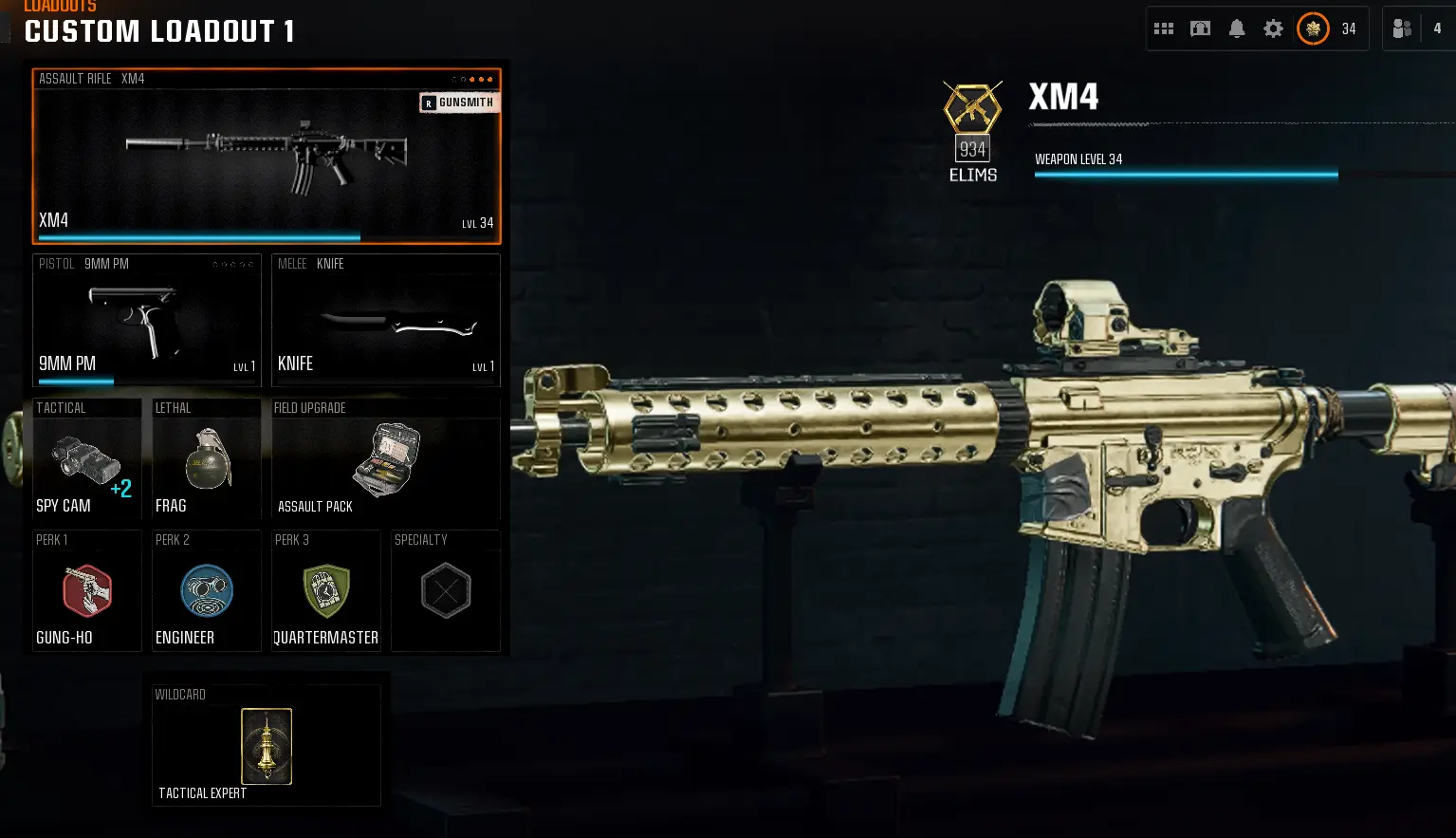Select the Frag lethal grenade
Screen dimensions: 1456x838
(x=206, y=460)
